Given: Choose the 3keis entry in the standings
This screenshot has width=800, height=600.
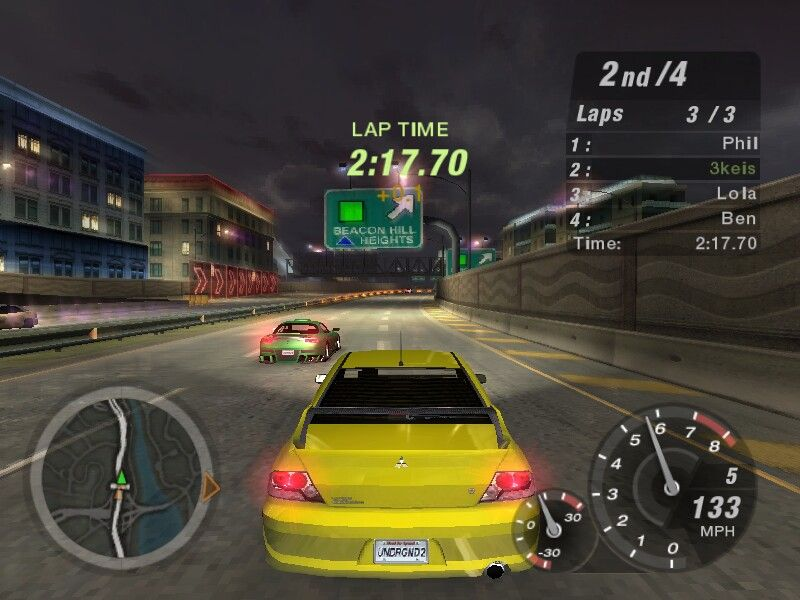Looking at the screenshot, I should [663, 169].
